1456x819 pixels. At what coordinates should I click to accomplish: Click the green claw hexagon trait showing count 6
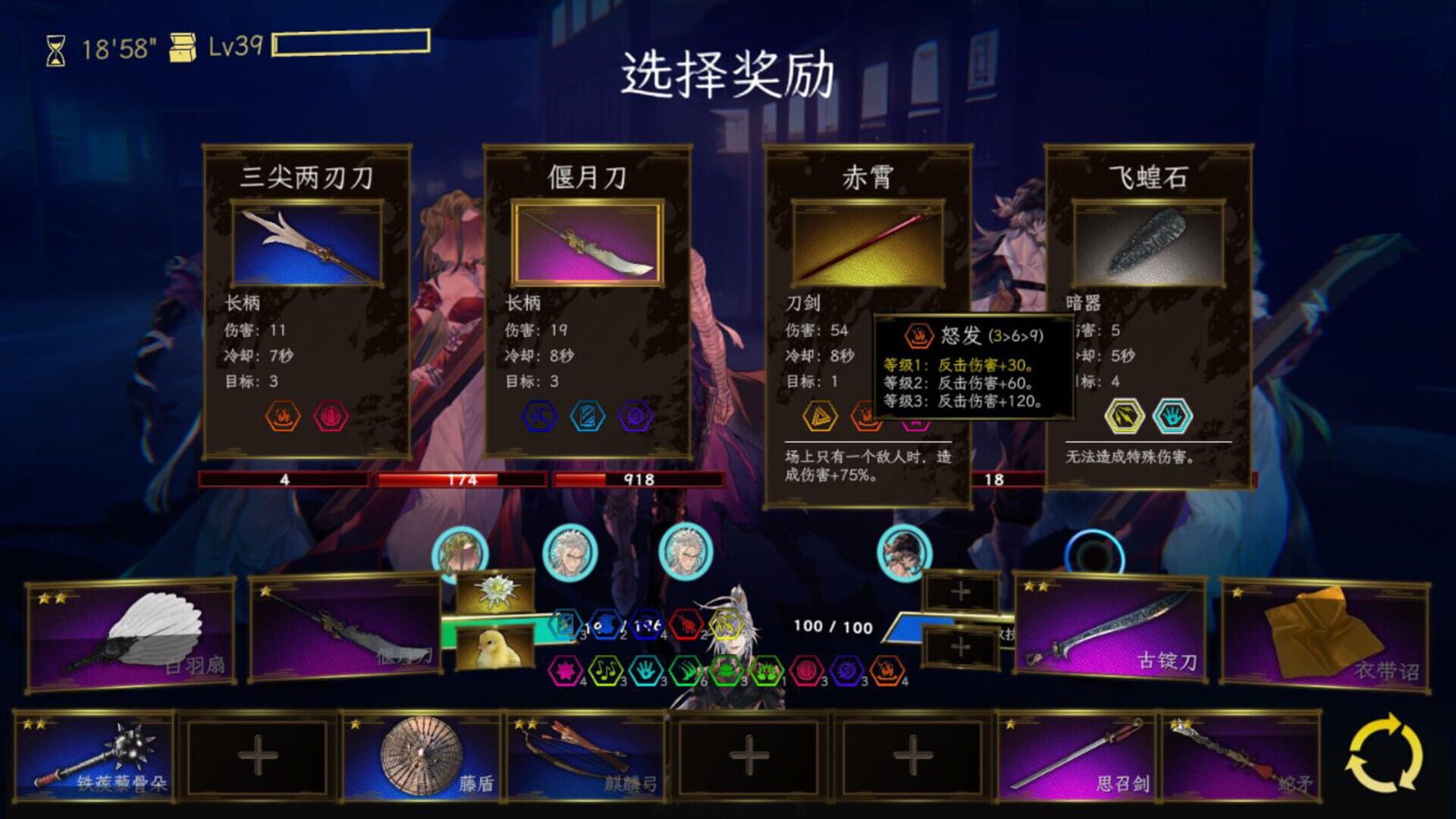(686, 670)
